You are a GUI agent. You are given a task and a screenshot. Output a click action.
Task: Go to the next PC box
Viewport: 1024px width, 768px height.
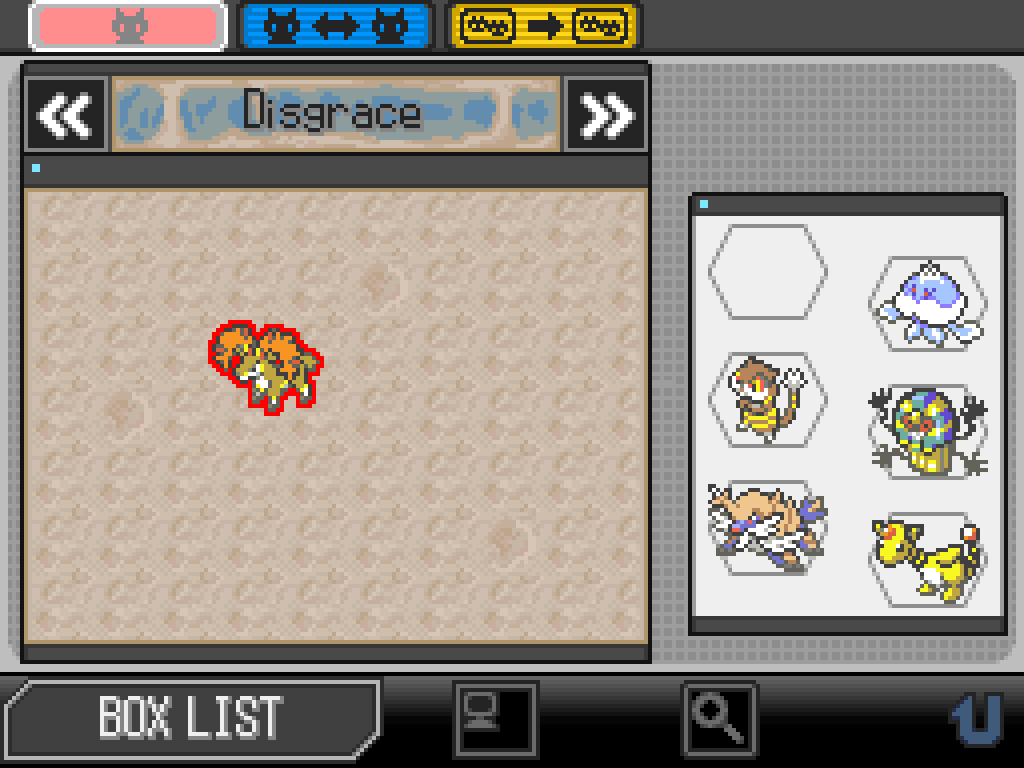click(x=606, y=115)
